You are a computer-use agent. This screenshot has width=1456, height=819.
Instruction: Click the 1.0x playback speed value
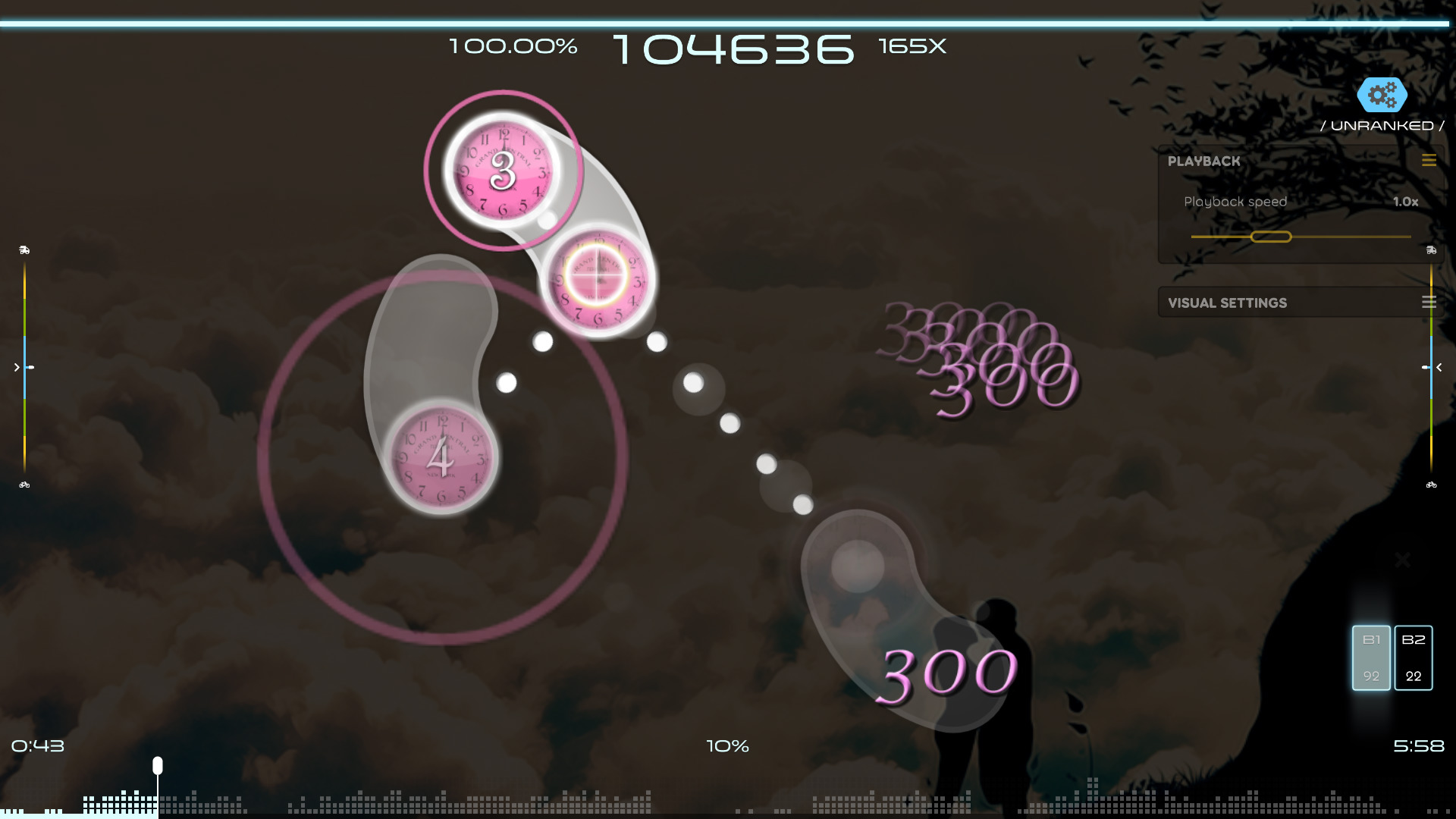(x=1404, y=202)
